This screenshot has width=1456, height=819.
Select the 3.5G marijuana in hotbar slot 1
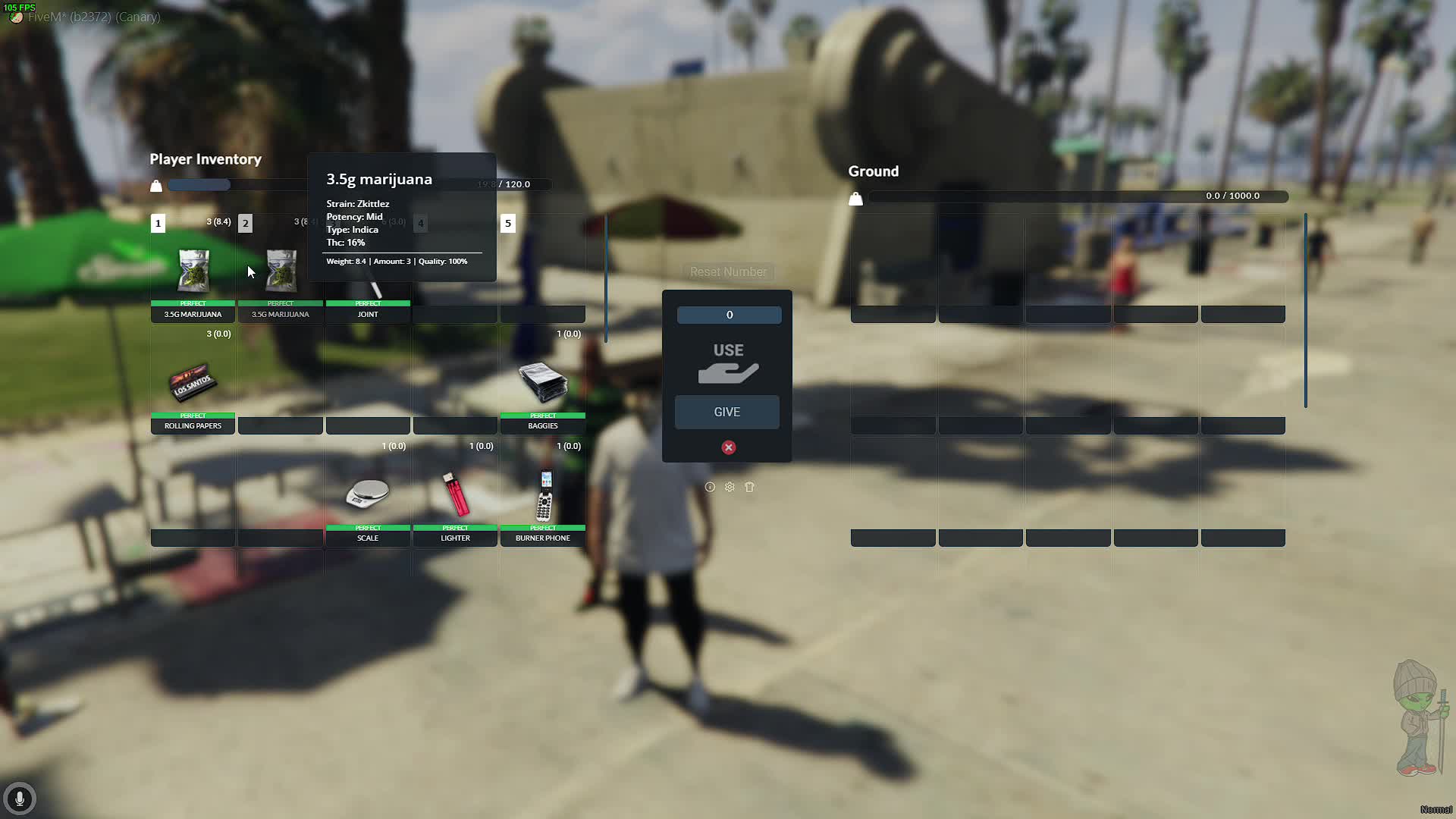coord(193,271)
